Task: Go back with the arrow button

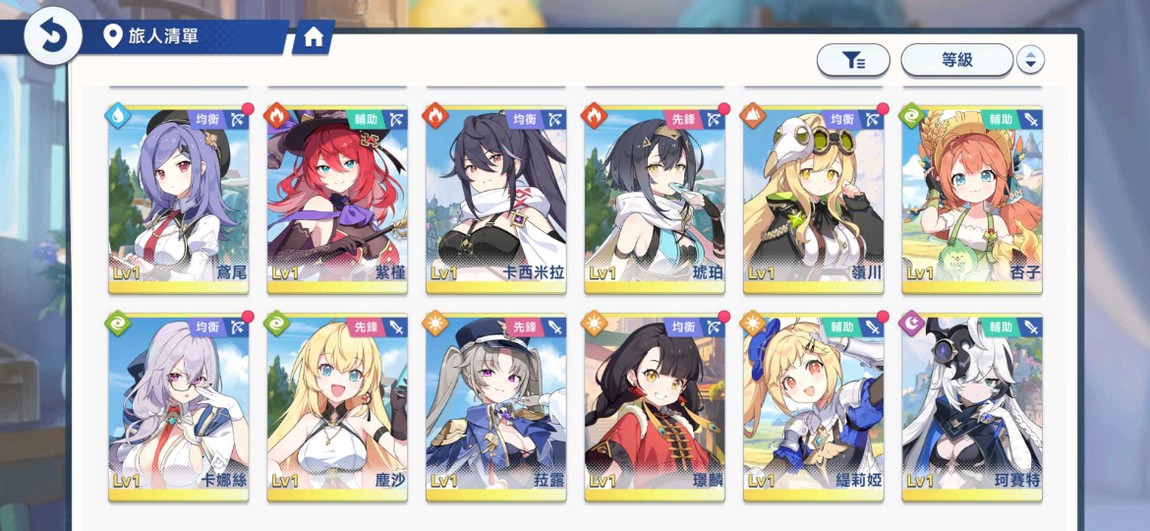Action: click(x=51, y=37)
